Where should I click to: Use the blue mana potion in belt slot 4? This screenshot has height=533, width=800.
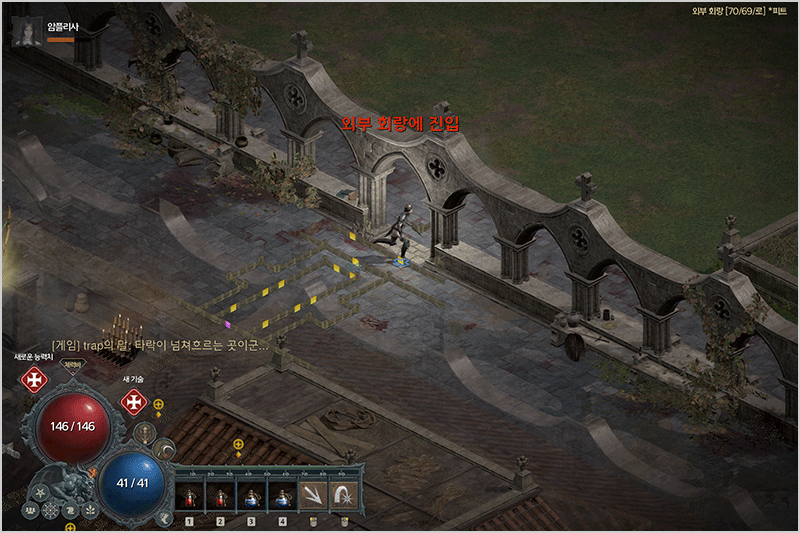pyautogui.click(x=282, y=495)
